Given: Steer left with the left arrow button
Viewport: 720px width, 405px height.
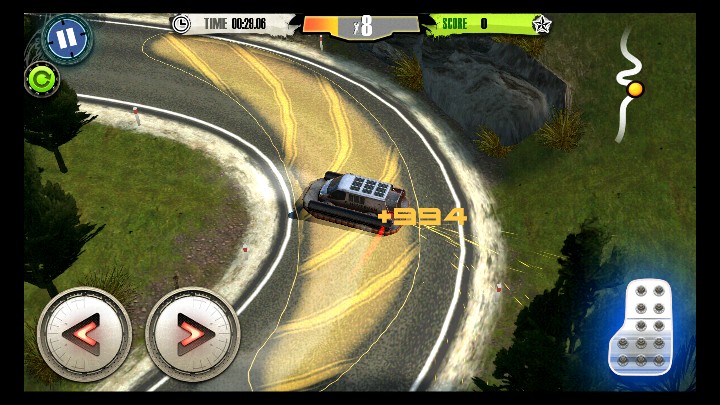Looking at the screenshot, I should [x=84, y=334].
